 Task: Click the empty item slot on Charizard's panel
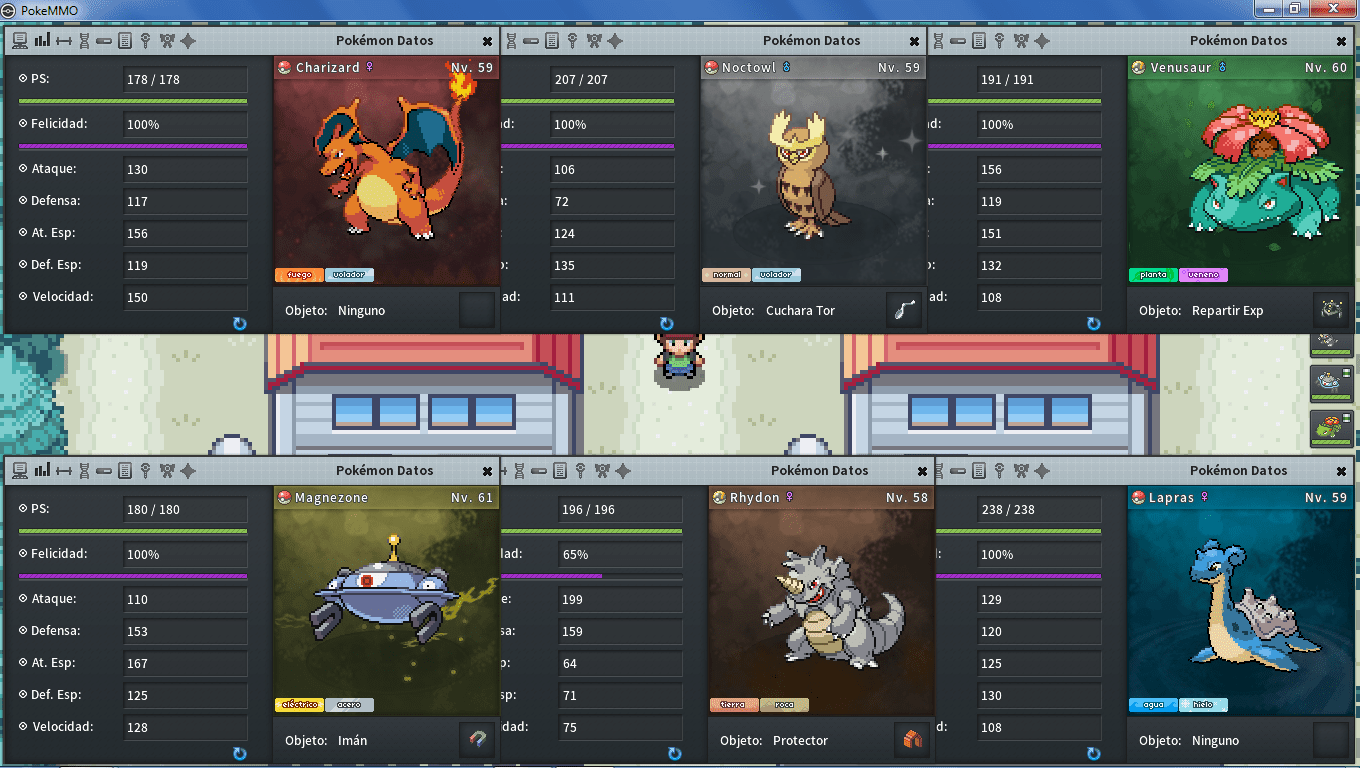coord(476,309)
